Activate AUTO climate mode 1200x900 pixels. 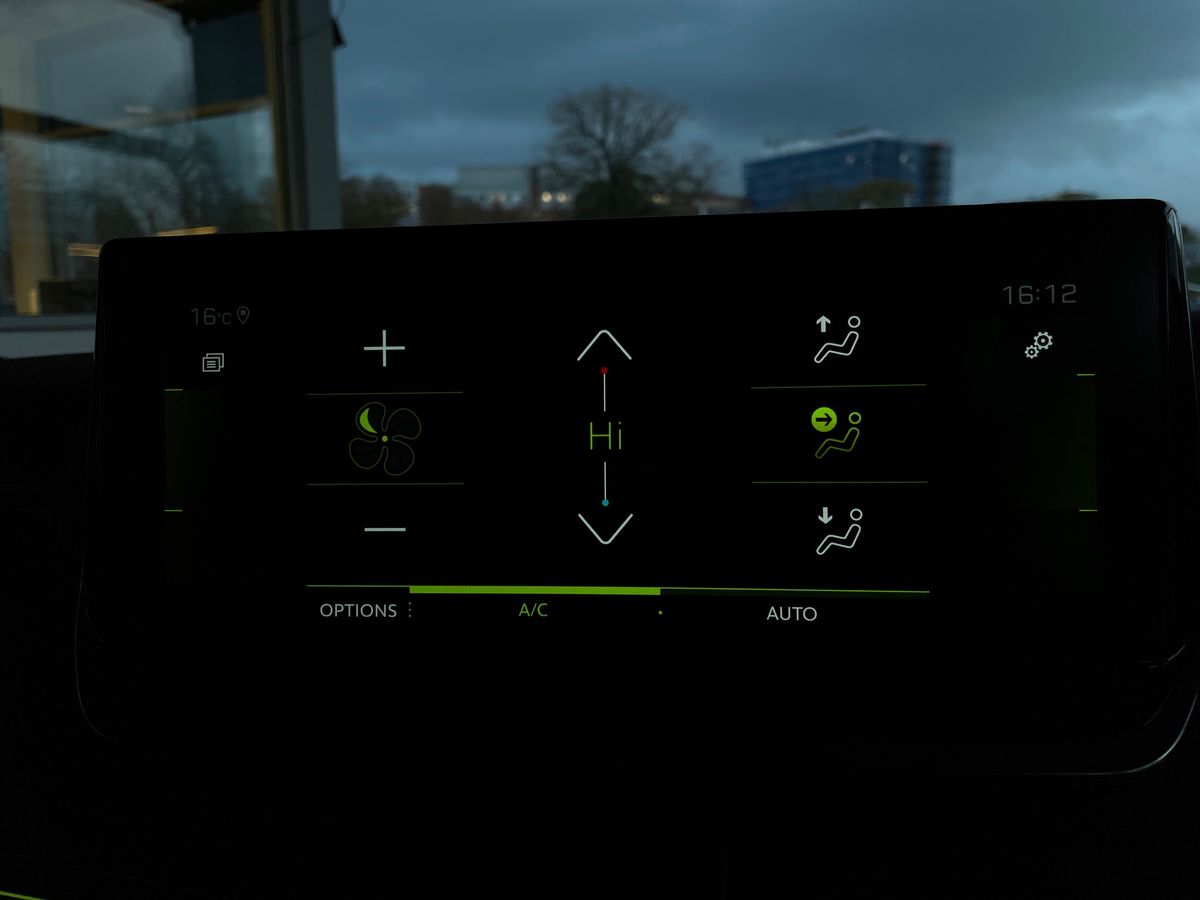(791, 614)
